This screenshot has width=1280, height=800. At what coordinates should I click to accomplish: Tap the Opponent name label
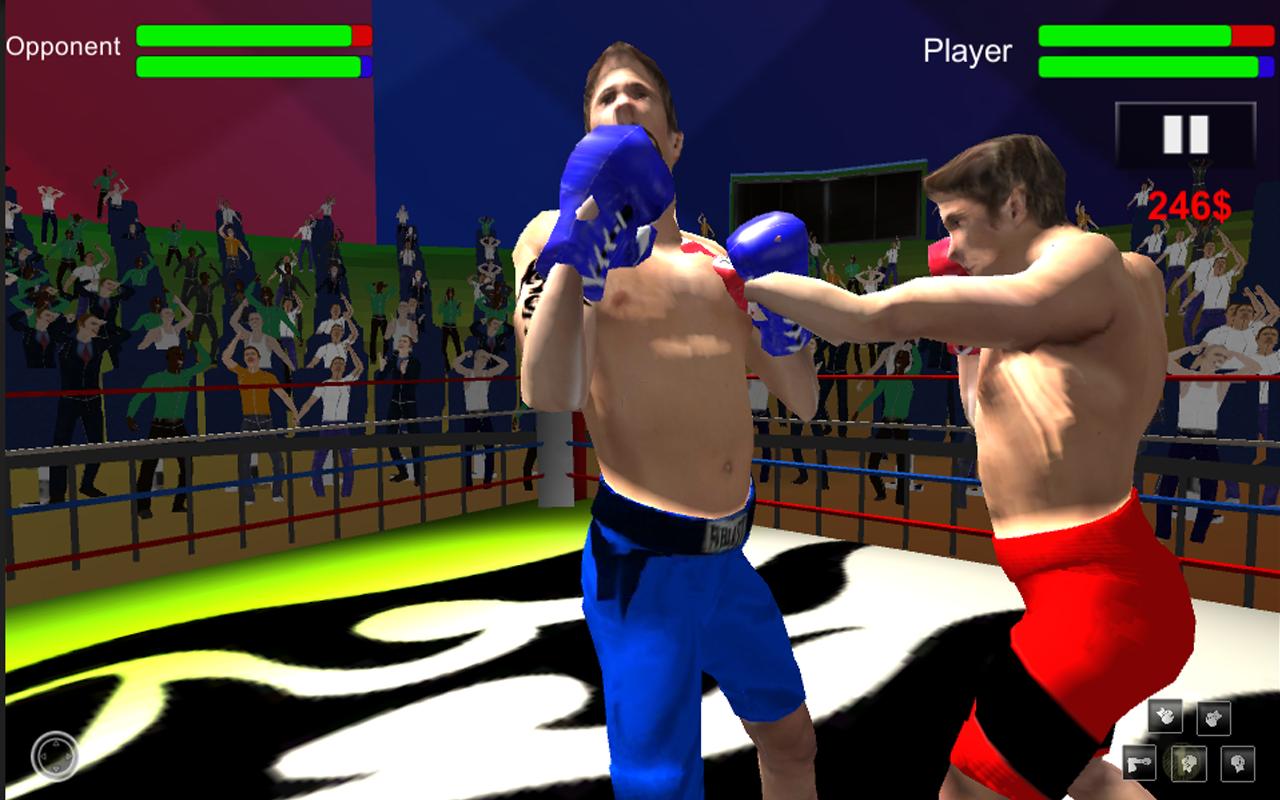[x=64, y=45]
